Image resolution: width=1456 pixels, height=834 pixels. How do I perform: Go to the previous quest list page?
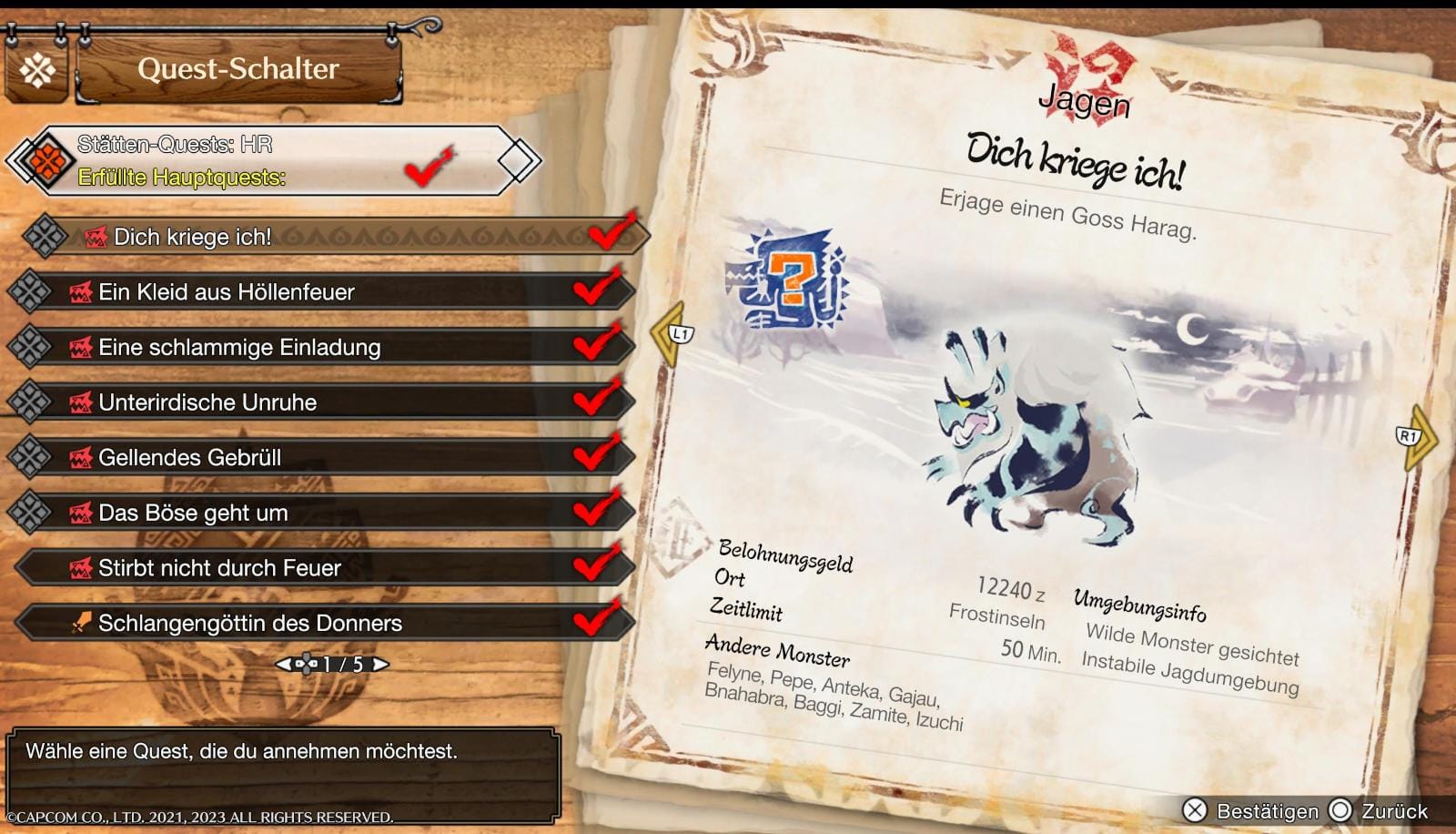point(284,665)
